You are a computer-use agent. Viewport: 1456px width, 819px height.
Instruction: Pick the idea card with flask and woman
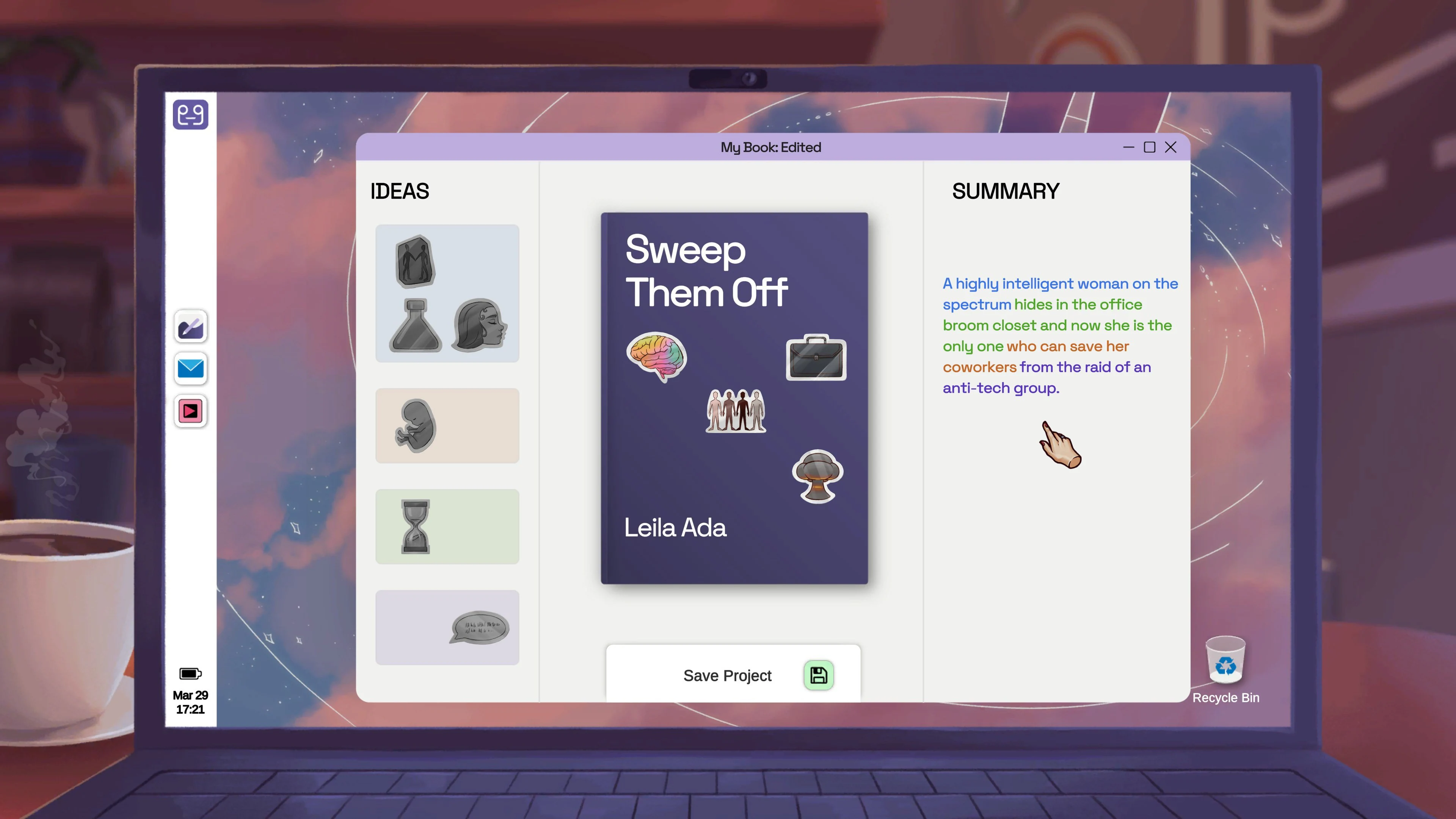point(447,293)
